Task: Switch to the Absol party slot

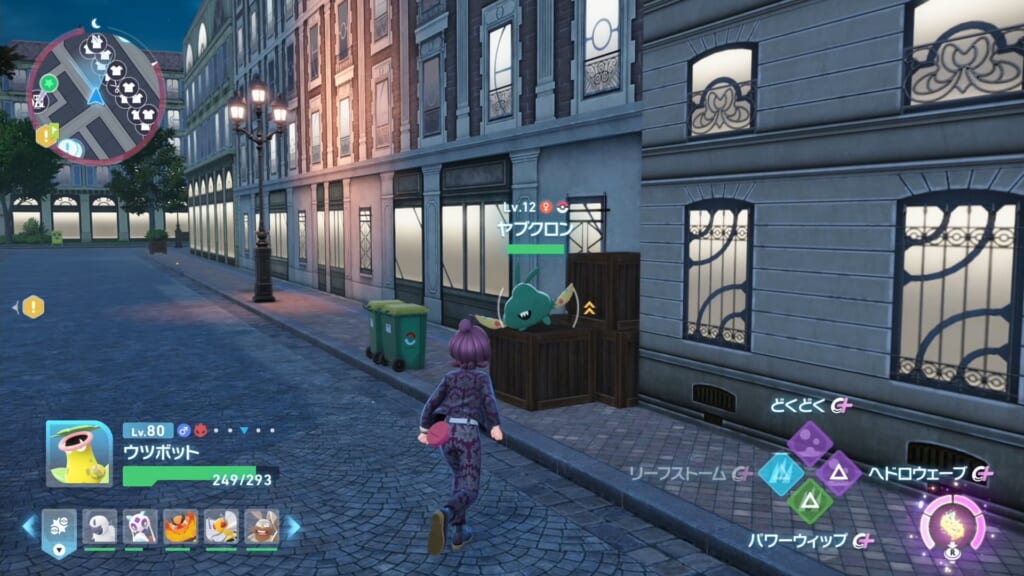Action: [x=100, y=527]
